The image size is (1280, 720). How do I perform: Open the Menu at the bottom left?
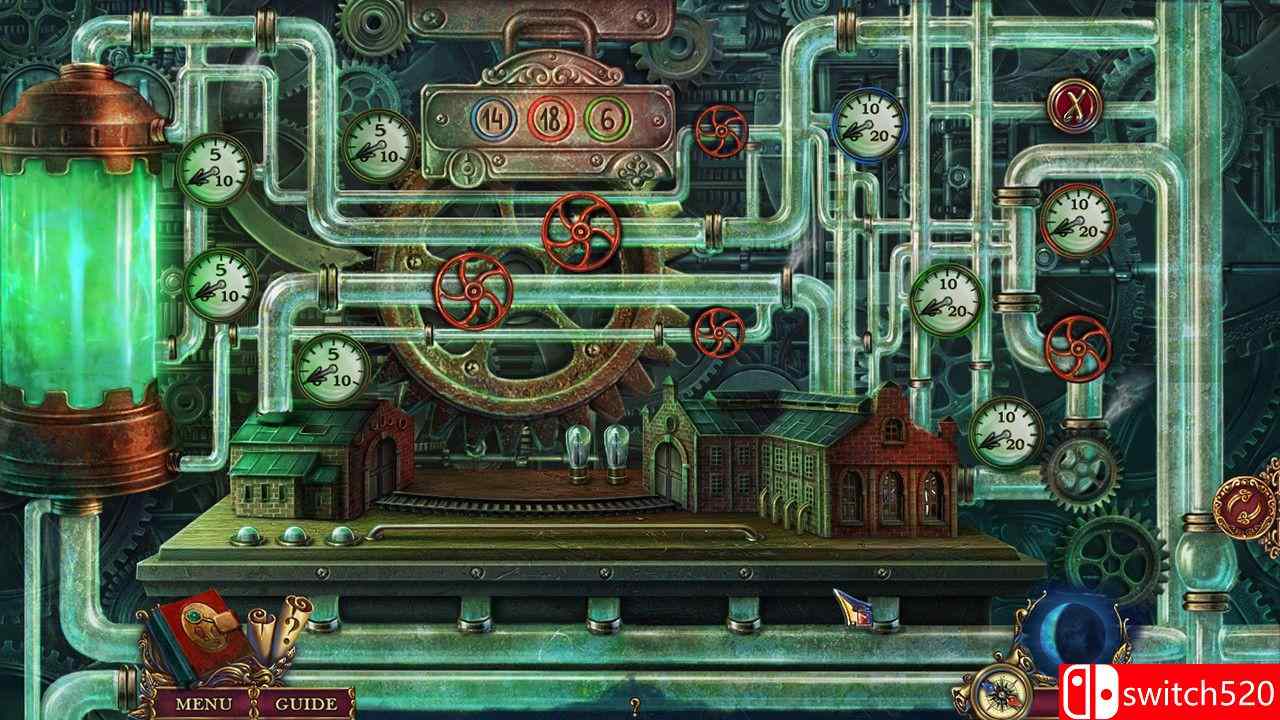tap(203, 703)
